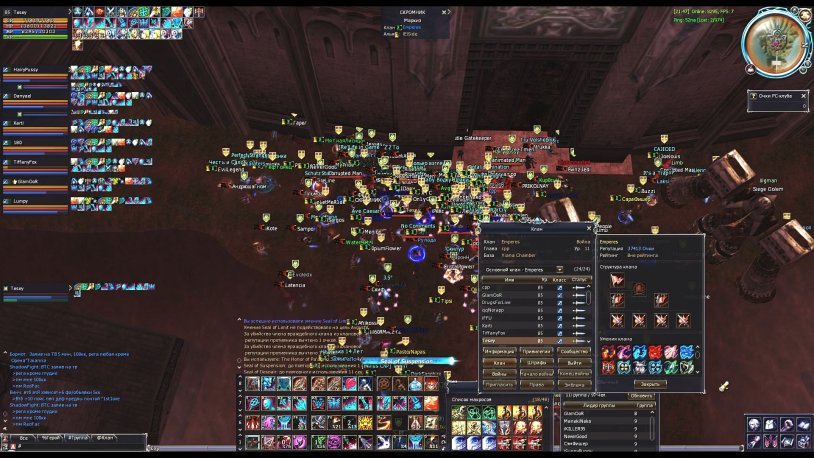This screenshot has height=458, width=814.
Task: Click the Пригласить clan button
Action: tap(498, 384)
